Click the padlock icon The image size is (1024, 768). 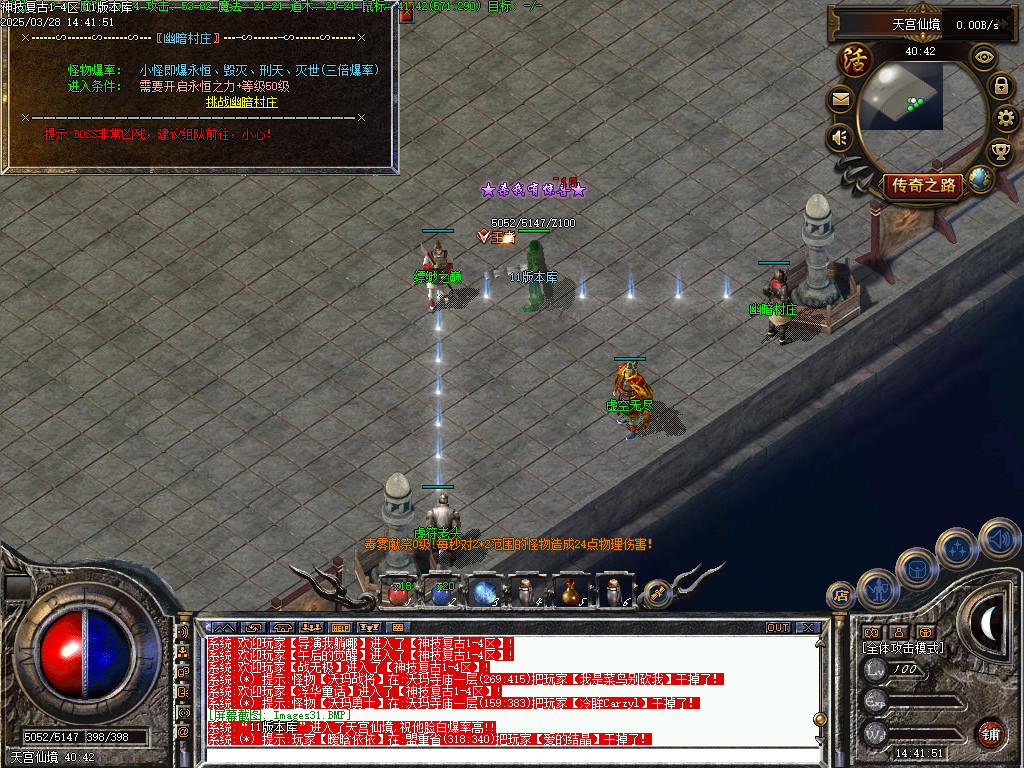(x=1000, y=86)
